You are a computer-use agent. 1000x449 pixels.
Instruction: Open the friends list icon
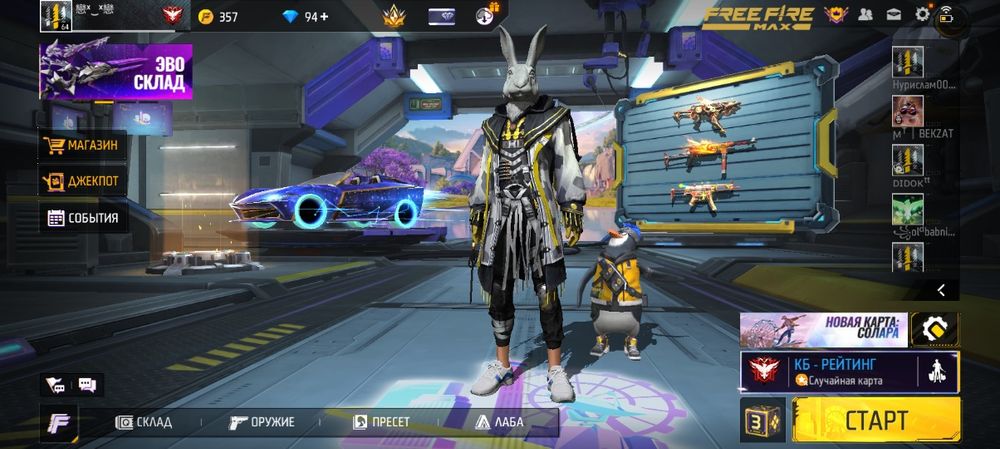pyautogui.click(x=864, y=14)
